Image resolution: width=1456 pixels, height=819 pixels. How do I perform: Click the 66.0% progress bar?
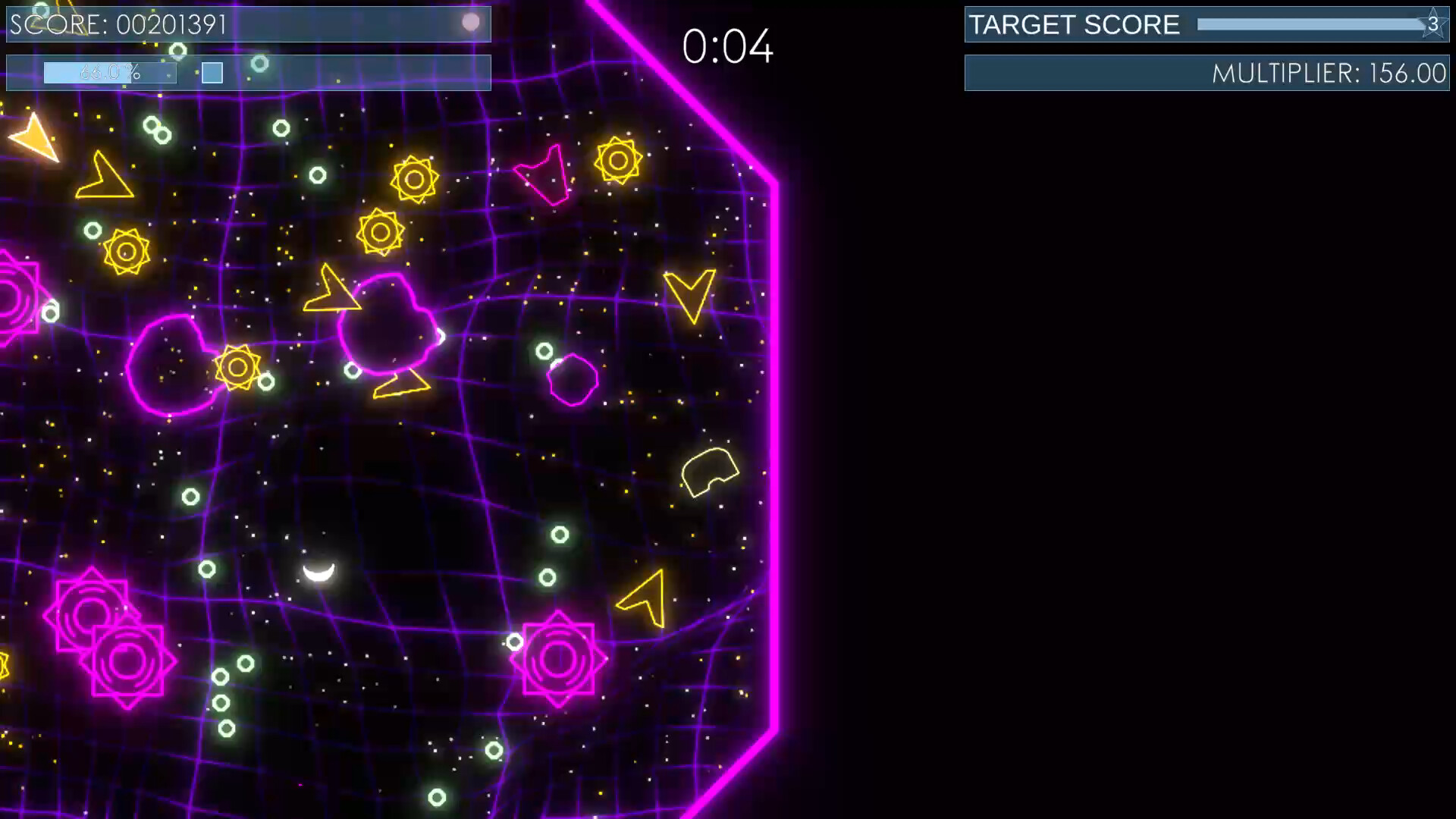pos(110,74)
